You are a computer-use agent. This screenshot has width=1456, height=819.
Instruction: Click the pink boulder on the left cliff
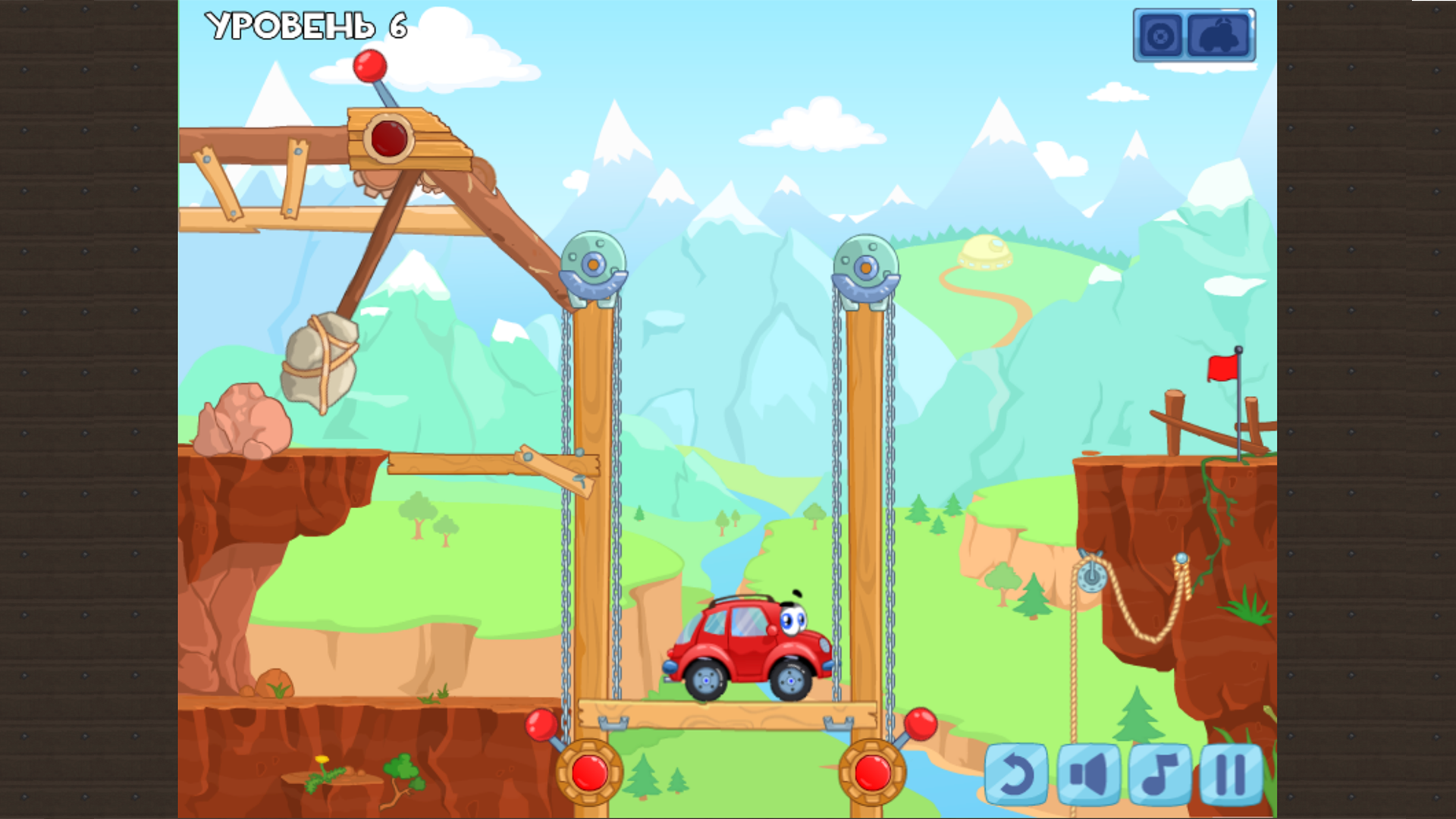tap(243, 421)
